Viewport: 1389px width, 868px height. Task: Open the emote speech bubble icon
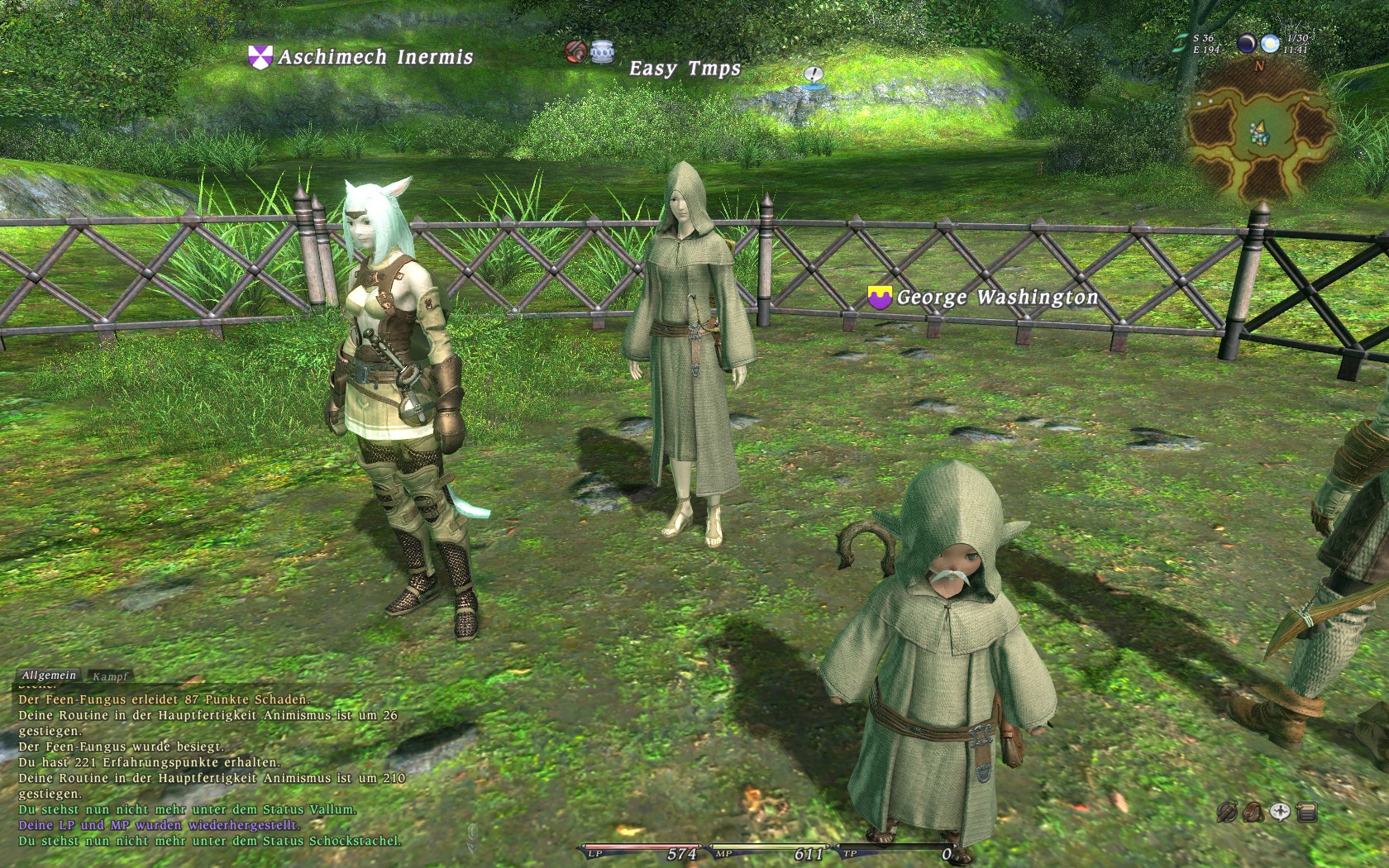[1280, 812]
